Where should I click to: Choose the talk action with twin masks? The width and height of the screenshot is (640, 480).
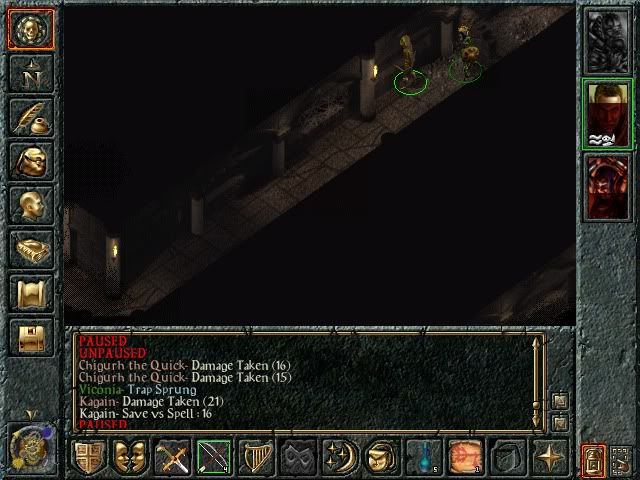[130, 457]
